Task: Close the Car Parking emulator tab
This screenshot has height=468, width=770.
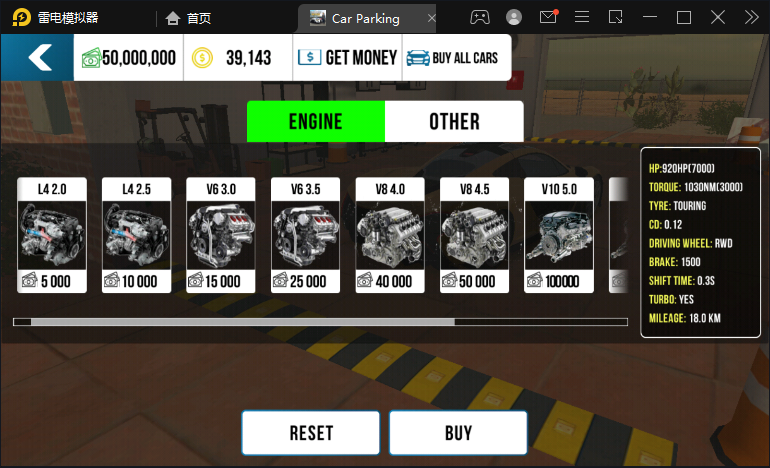Action: tap(431, 18)
